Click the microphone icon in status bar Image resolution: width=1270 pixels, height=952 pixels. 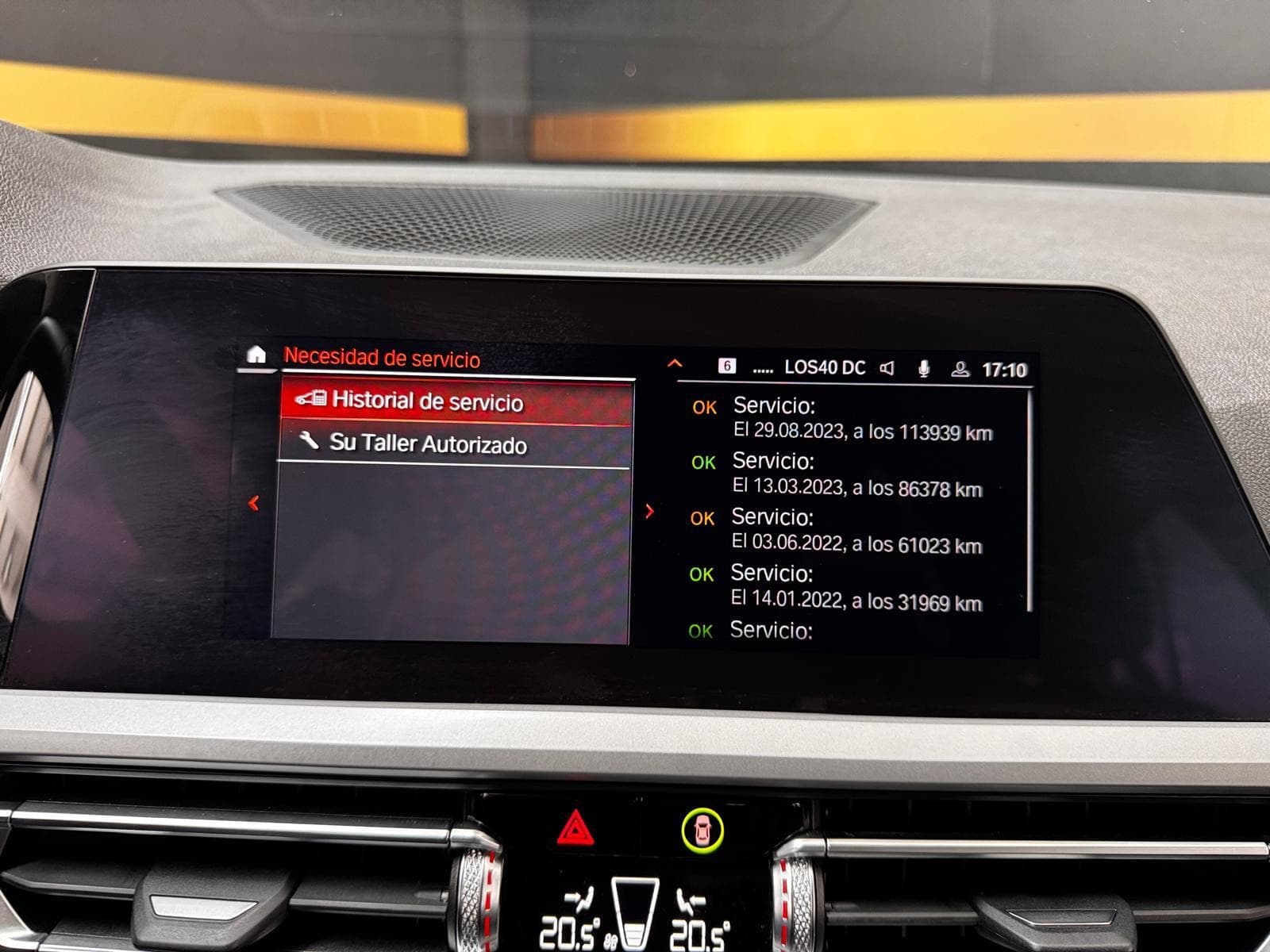click(924, 369)
